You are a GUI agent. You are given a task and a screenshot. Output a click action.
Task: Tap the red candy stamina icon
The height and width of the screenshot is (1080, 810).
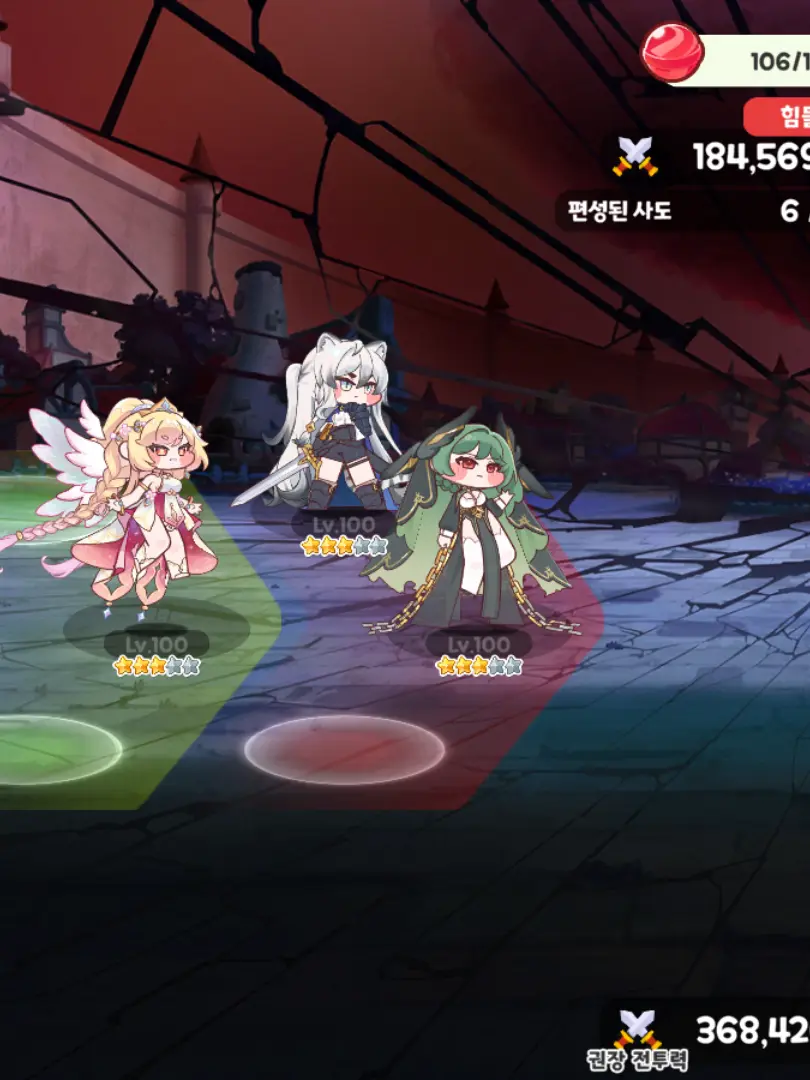point(672,52)
